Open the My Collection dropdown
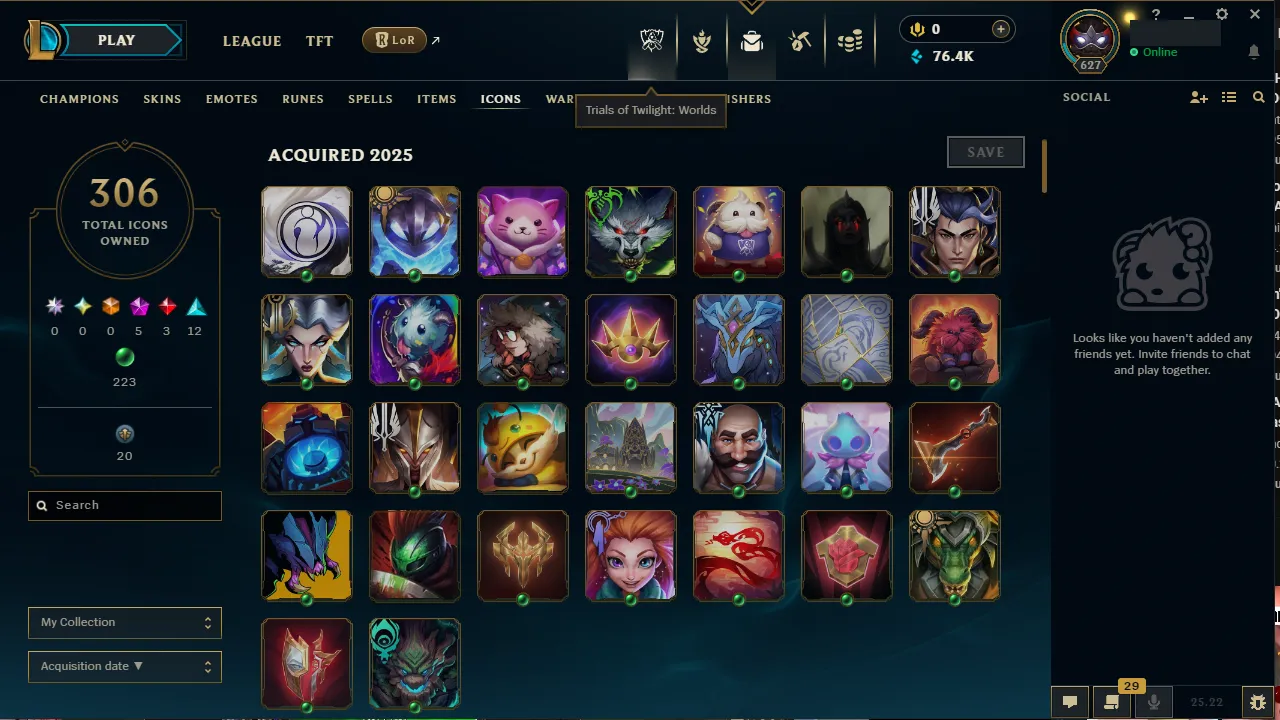The width and height of the screenshot is (1280, 720). tap(124, 622)
